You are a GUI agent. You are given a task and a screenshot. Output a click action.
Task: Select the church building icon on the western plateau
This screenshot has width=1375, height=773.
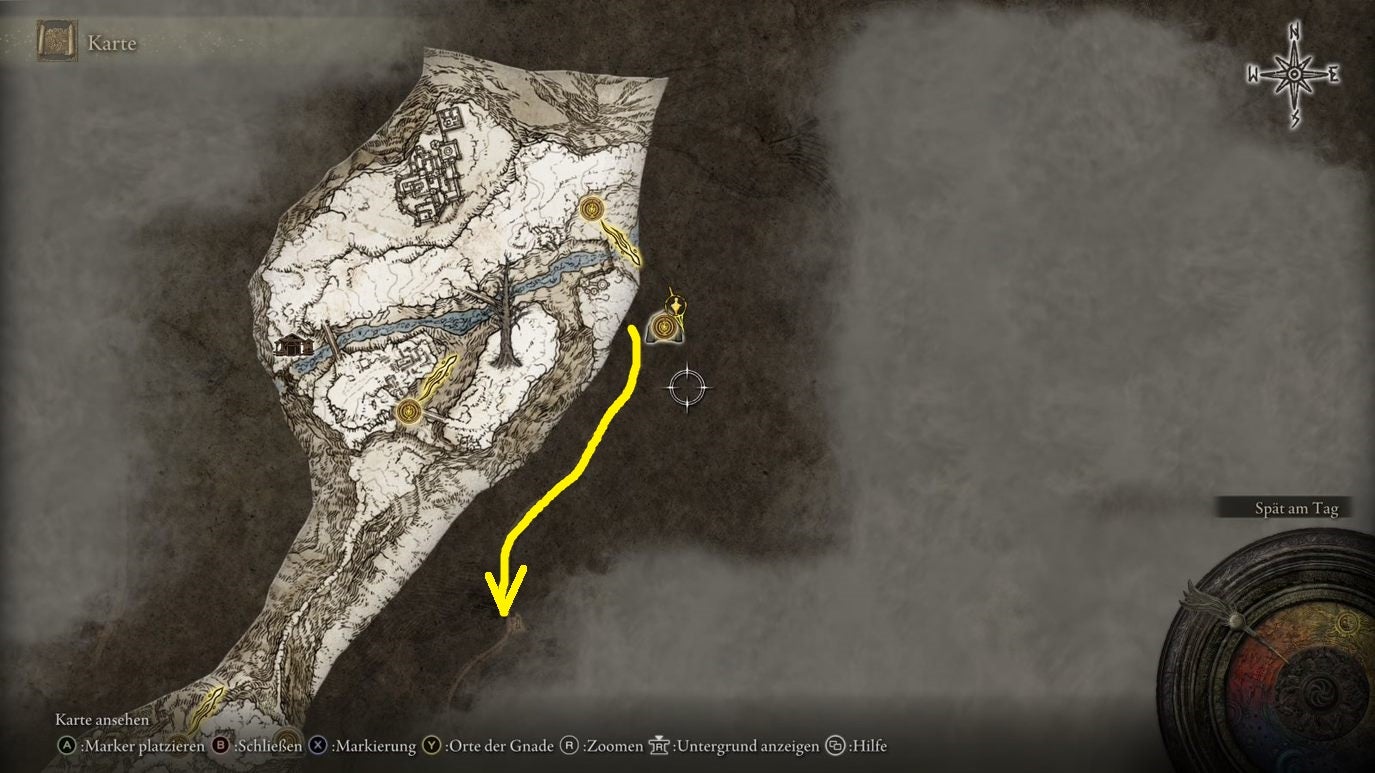pyautogui.click(x=293, y=347)
